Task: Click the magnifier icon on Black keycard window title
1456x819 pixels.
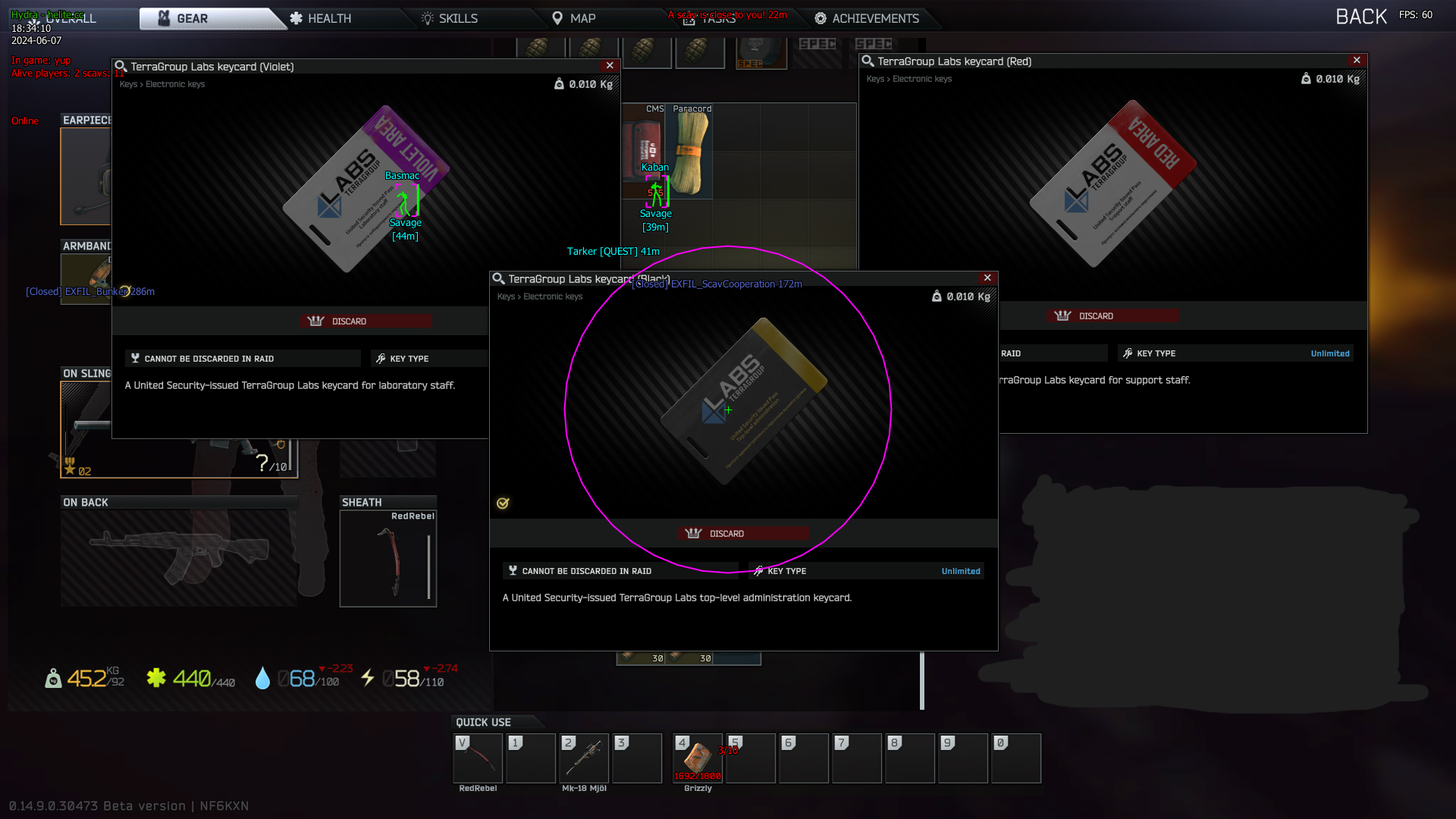Action: (500, 278)
